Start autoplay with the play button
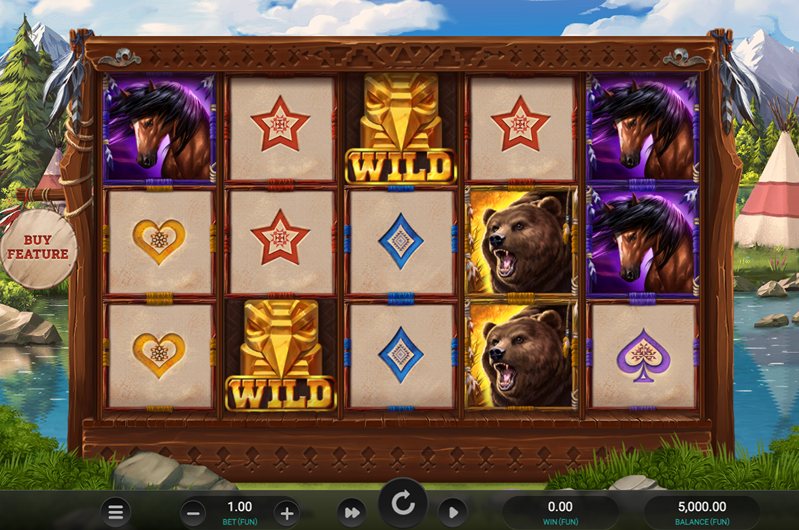 [452, 512]
